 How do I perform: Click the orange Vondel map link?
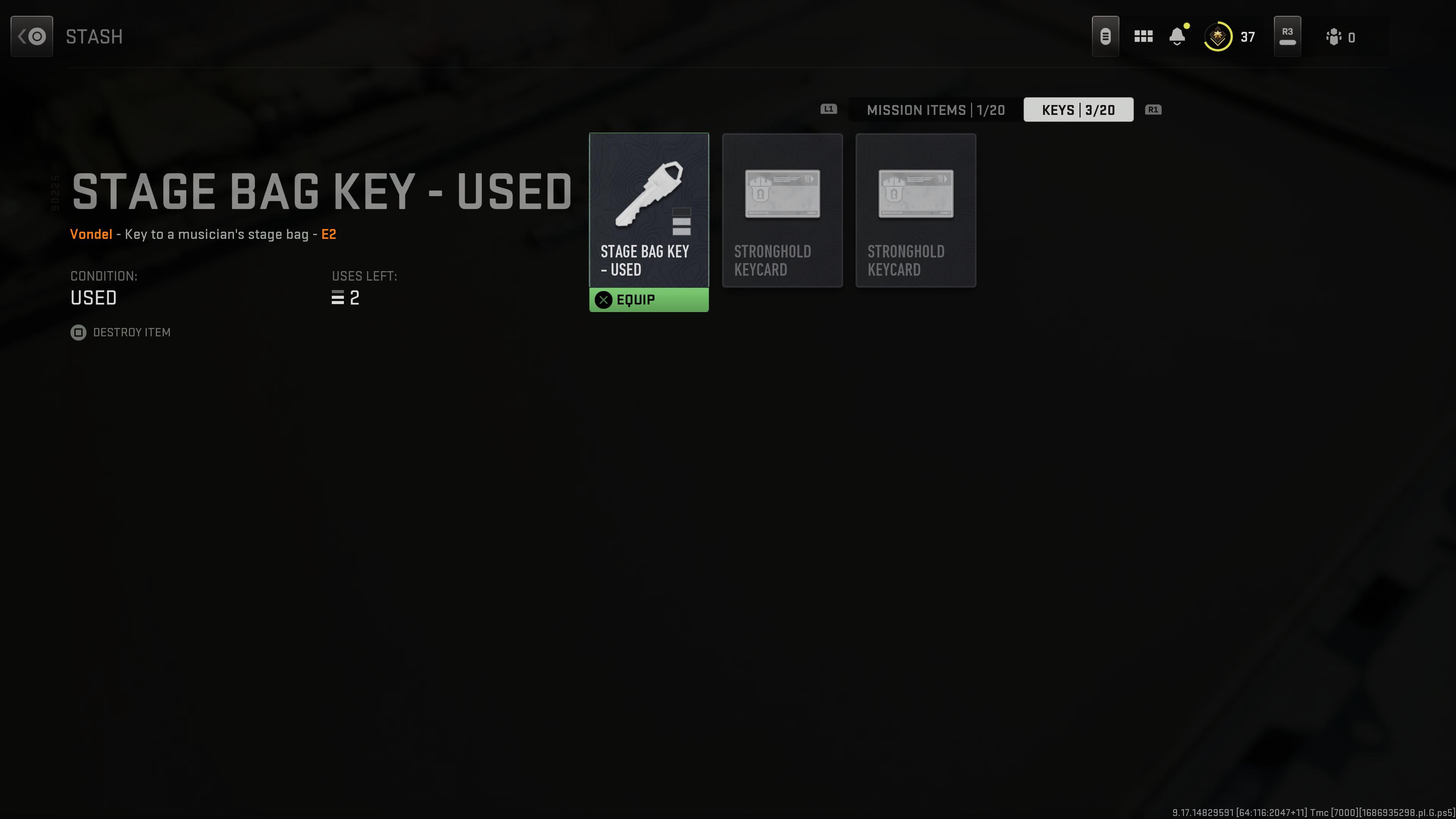91,234
